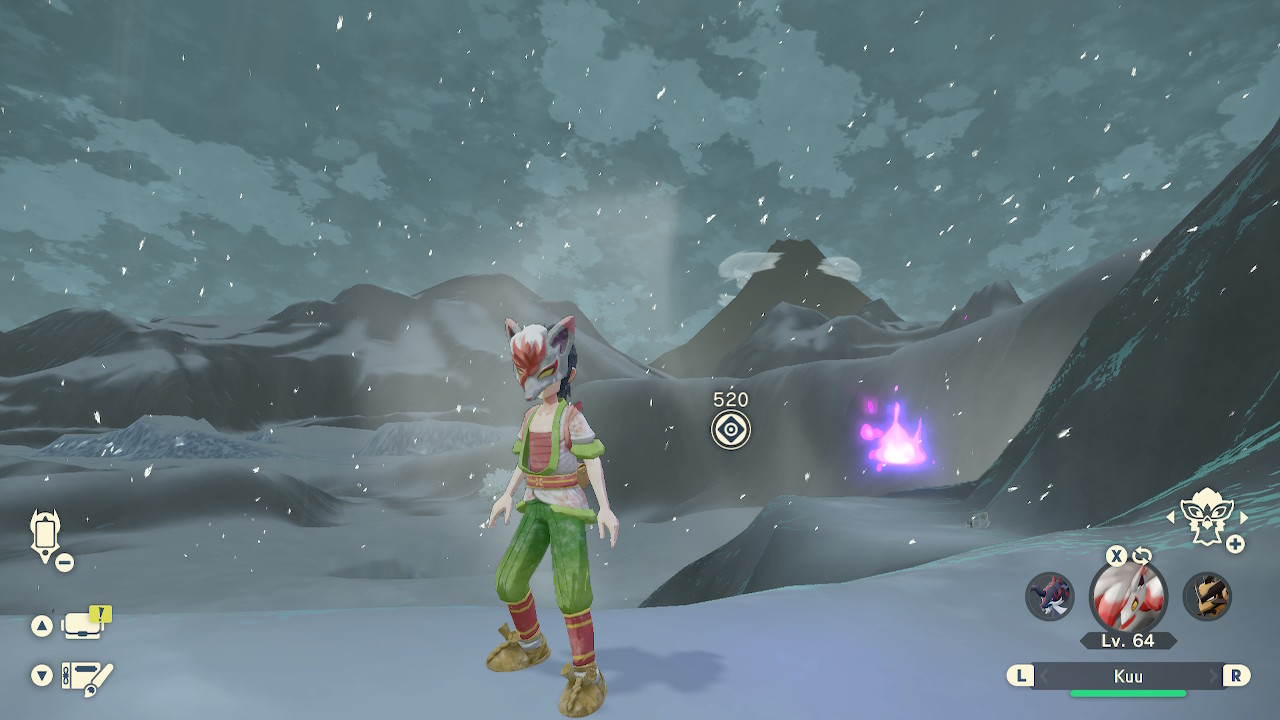Choose the Samurott party portrait
The image size is (1280, 720).
click(x=1049, y=596)
